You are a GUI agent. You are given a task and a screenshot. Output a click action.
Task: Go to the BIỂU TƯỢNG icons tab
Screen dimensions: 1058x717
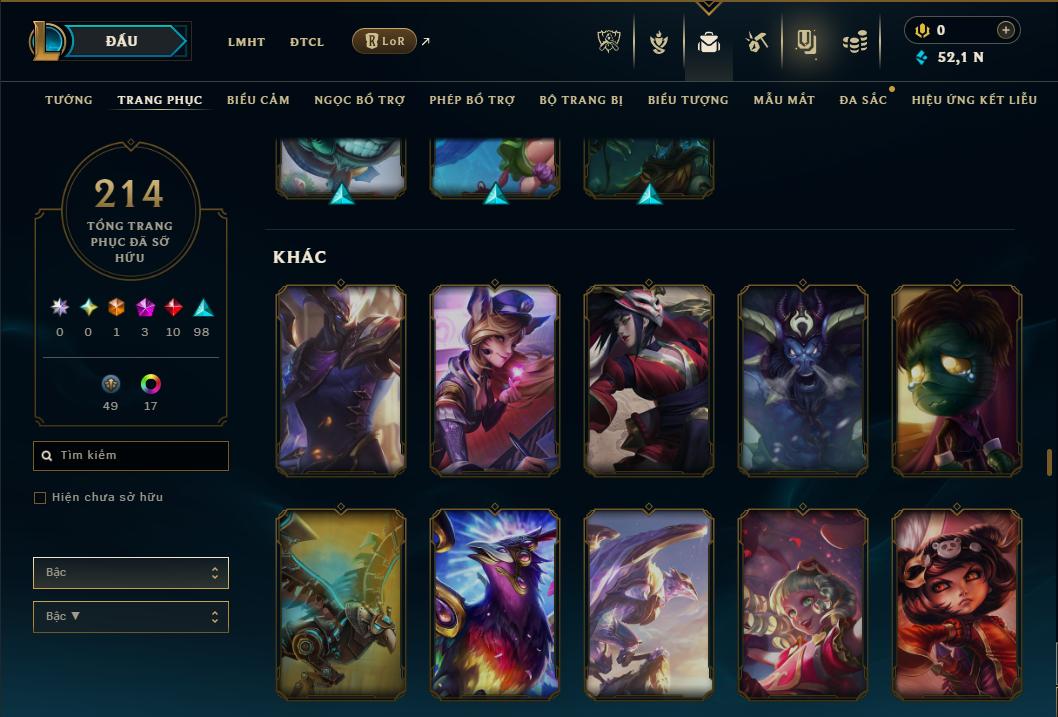(688, 100)
